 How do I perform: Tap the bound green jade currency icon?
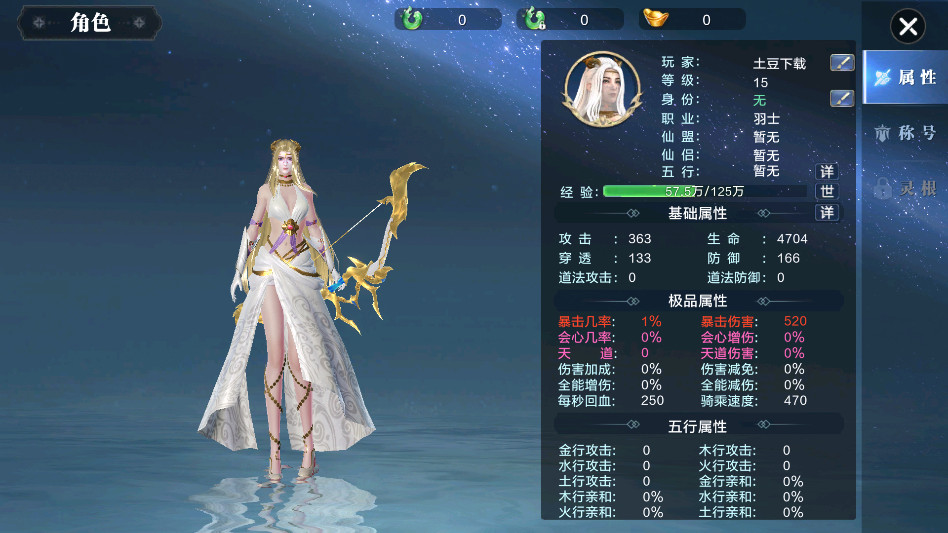[535, 19]
